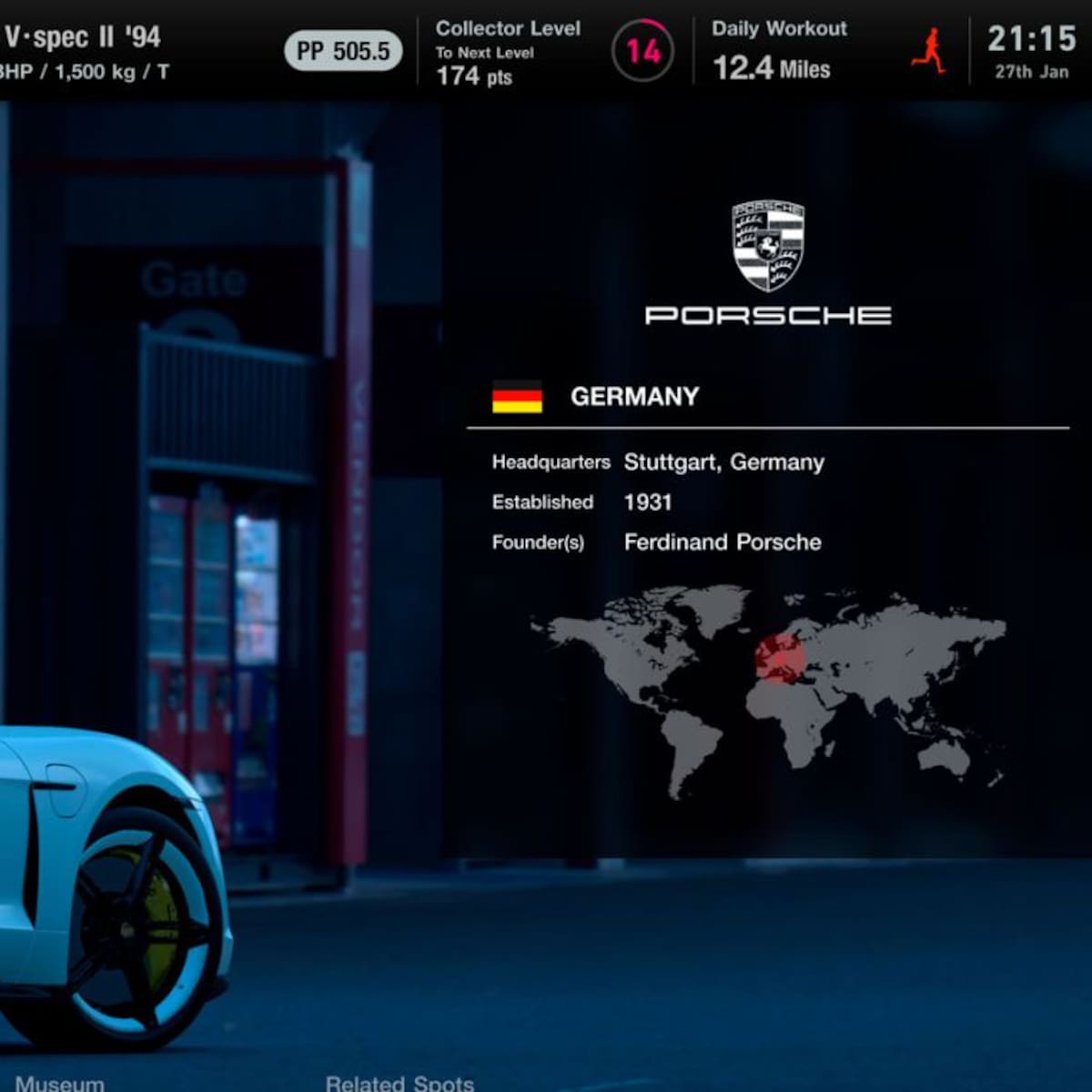Open the Collector Level 14 badge
Image resolution: width=1092 pixels, height=1092 pixels.
642,51
